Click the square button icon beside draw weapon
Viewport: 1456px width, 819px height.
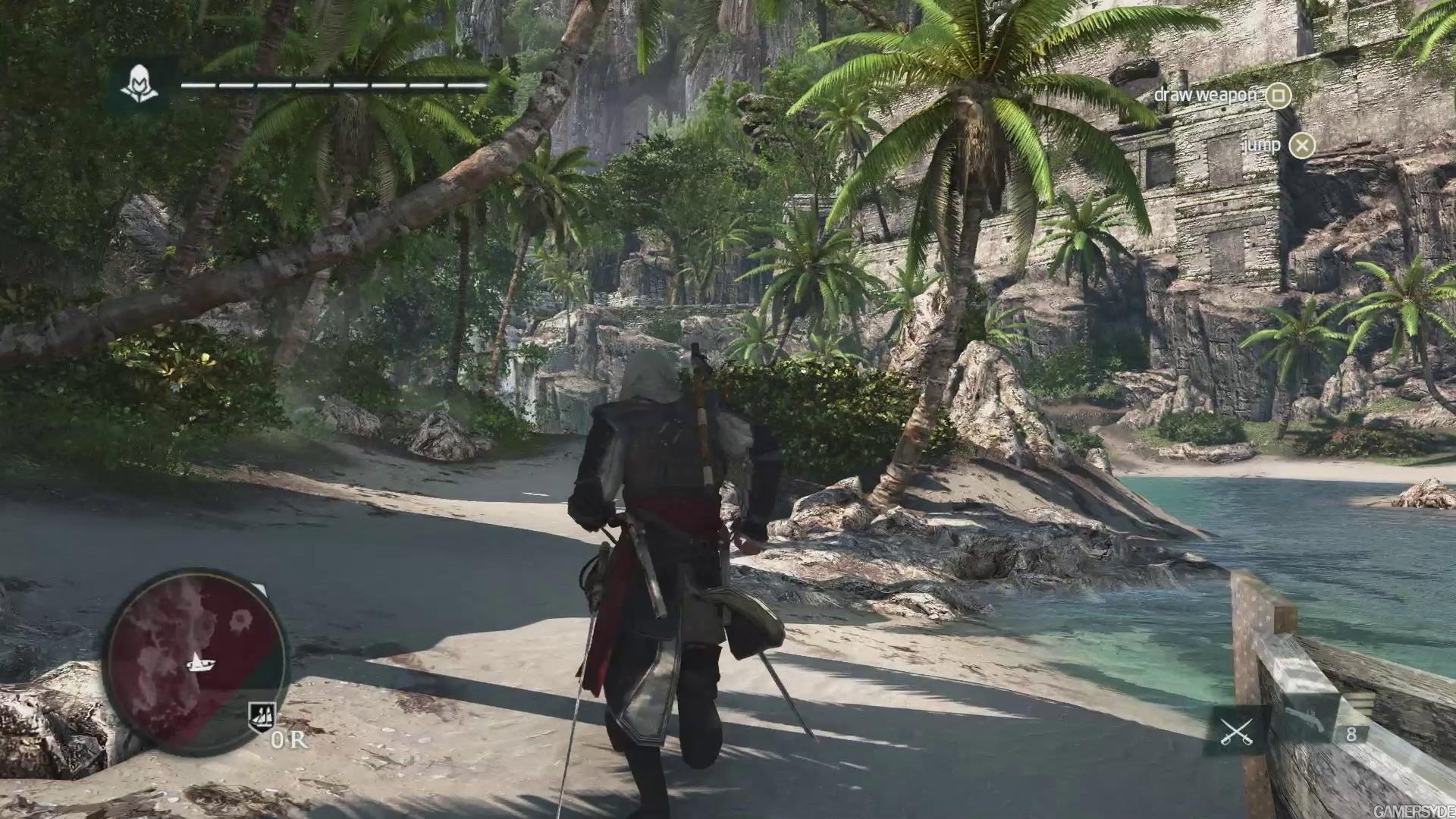click(1279, 96)
